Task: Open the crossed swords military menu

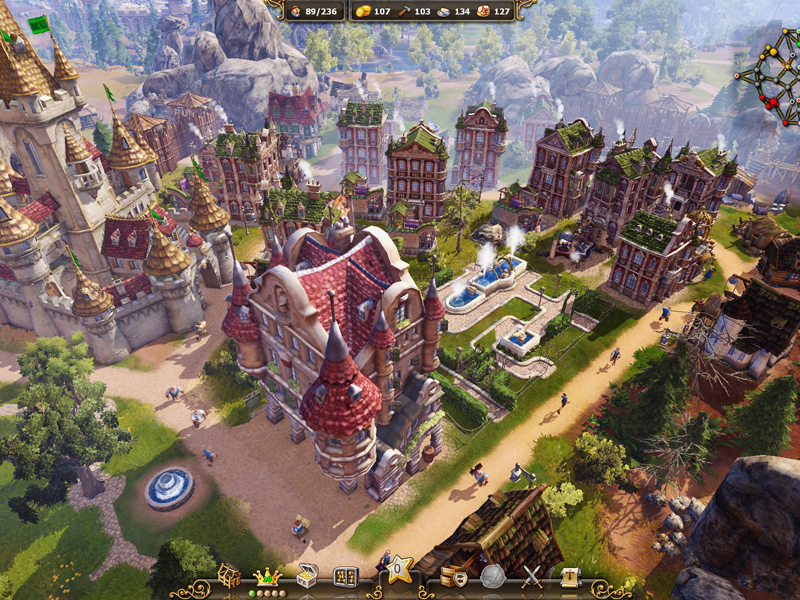Action: click(532, 576)
